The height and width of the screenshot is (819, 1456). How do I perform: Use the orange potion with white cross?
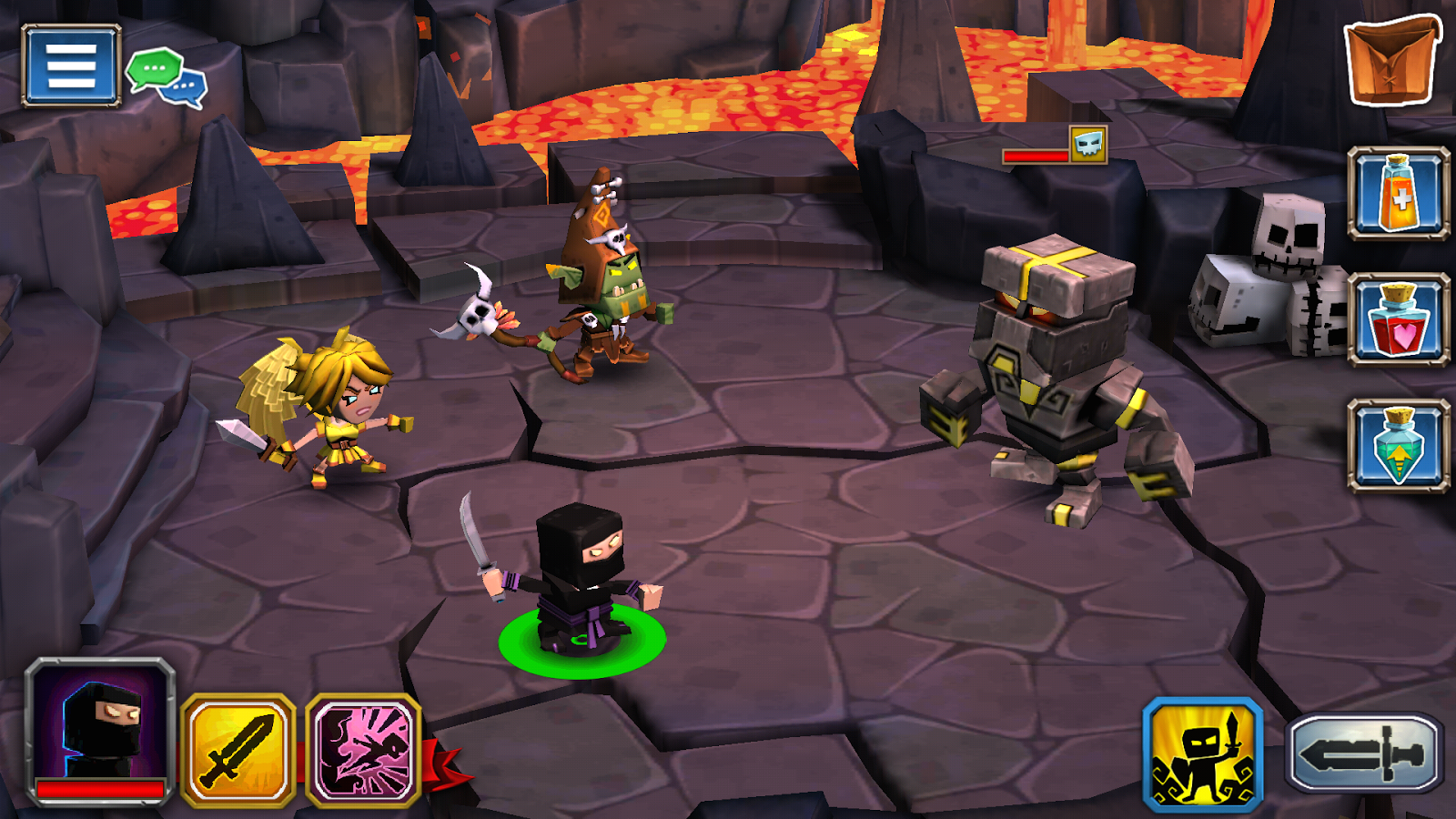(x=1398, y=194)
